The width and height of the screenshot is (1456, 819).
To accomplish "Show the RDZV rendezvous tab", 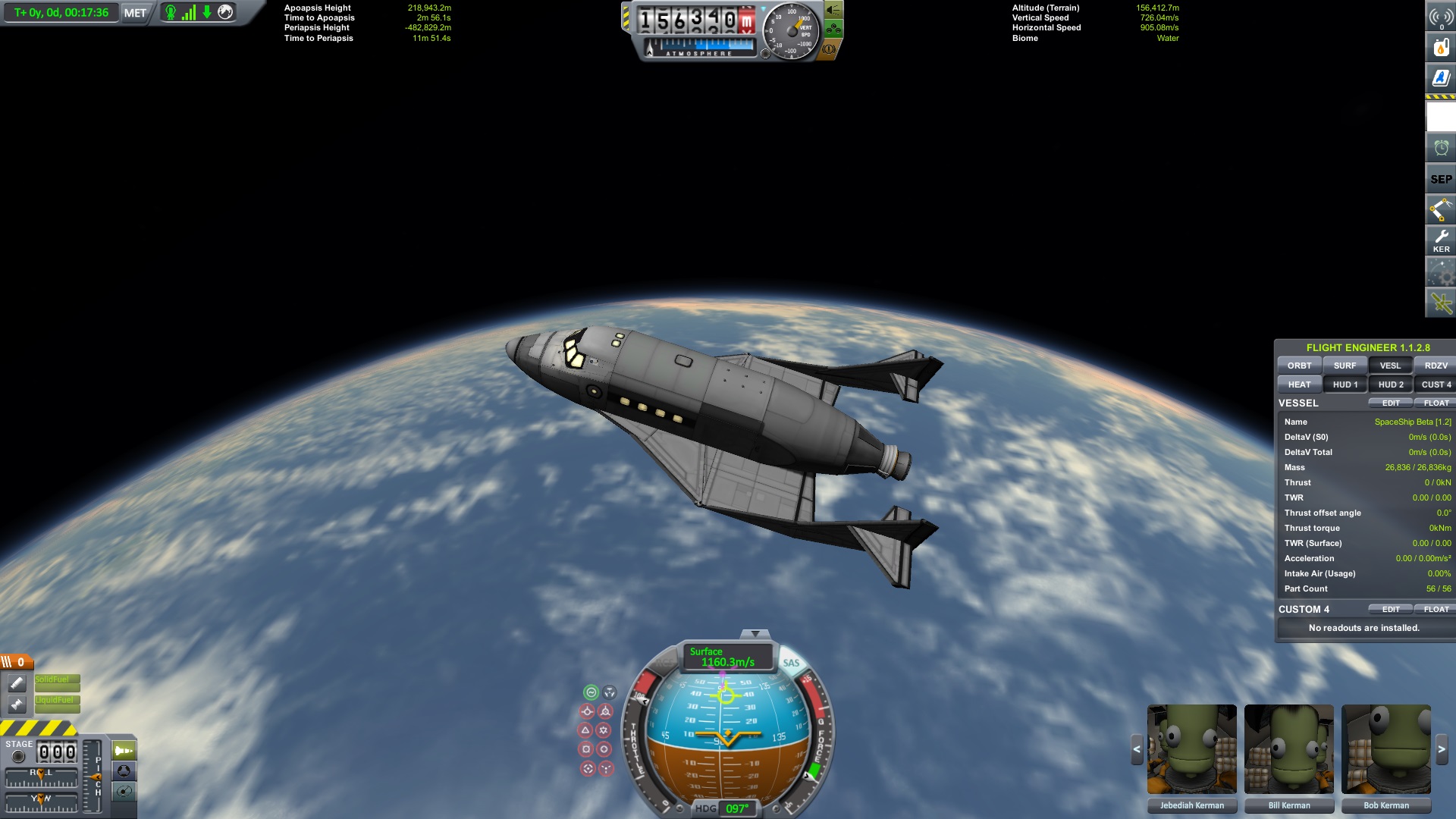I will (1436, 366).
